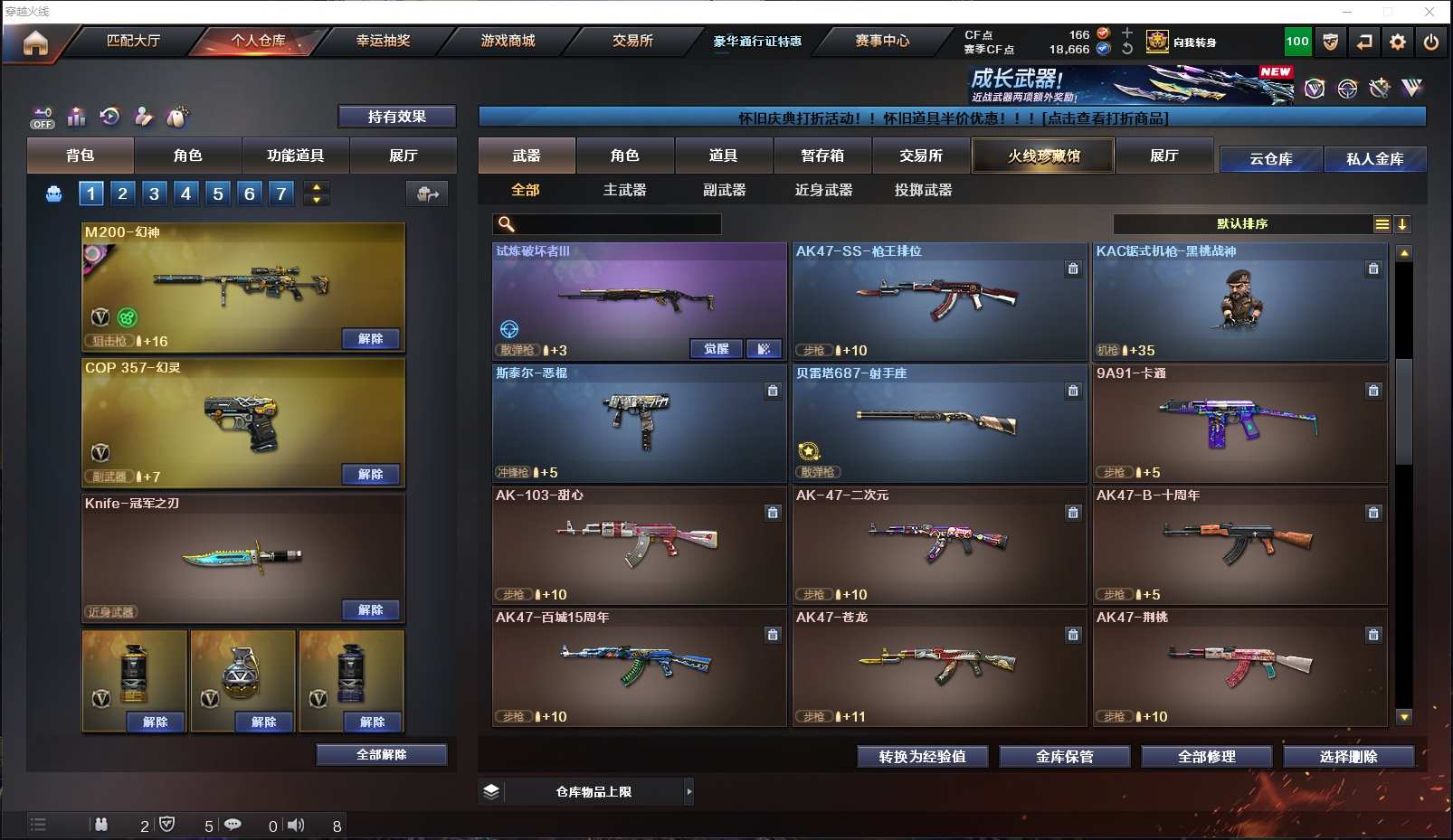Close the game window

click(x=1429, y=12)
